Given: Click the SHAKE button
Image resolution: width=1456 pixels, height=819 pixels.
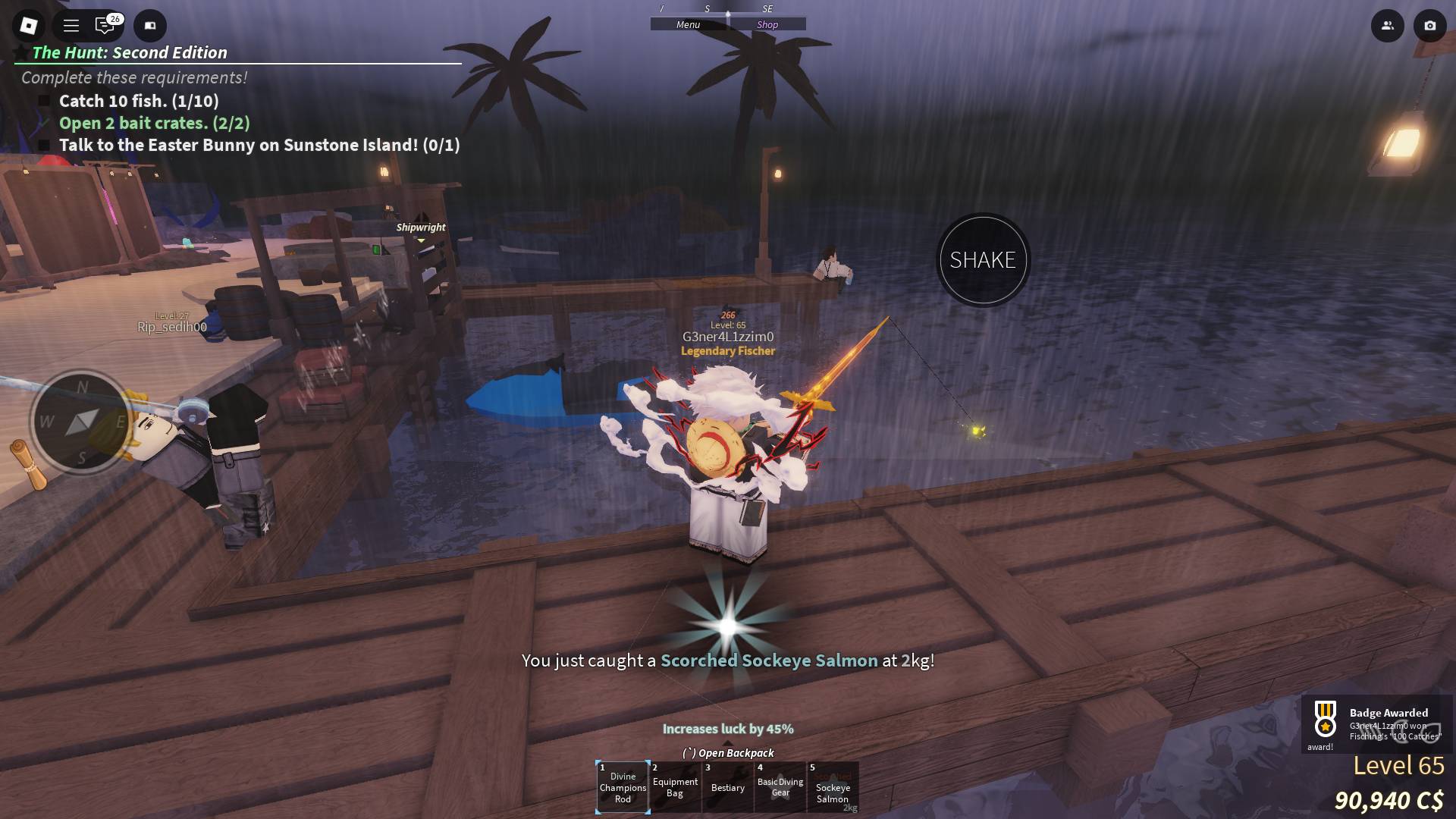Looking at the screenshot, I should [x=983, y=260].
